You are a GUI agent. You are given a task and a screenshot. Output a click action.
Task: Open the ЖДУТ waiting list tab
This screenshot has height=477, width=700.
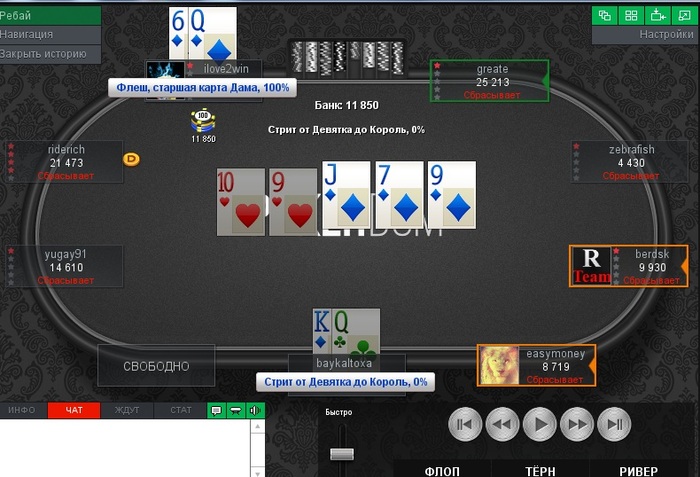pos(127,410)
